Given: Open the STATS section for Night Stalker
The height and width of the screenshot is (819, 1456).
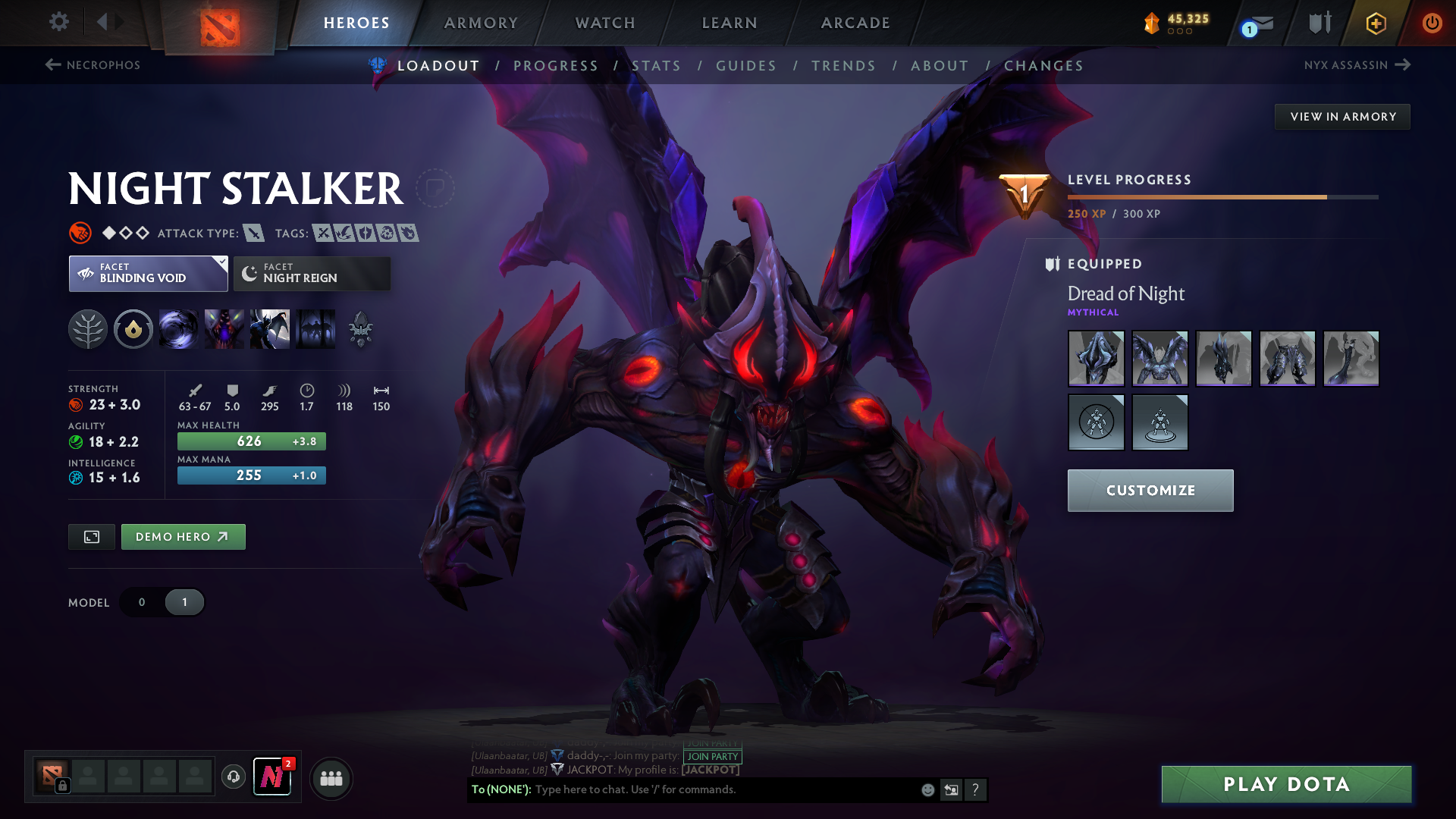Looking at the screenshot, I should (657, 66).
